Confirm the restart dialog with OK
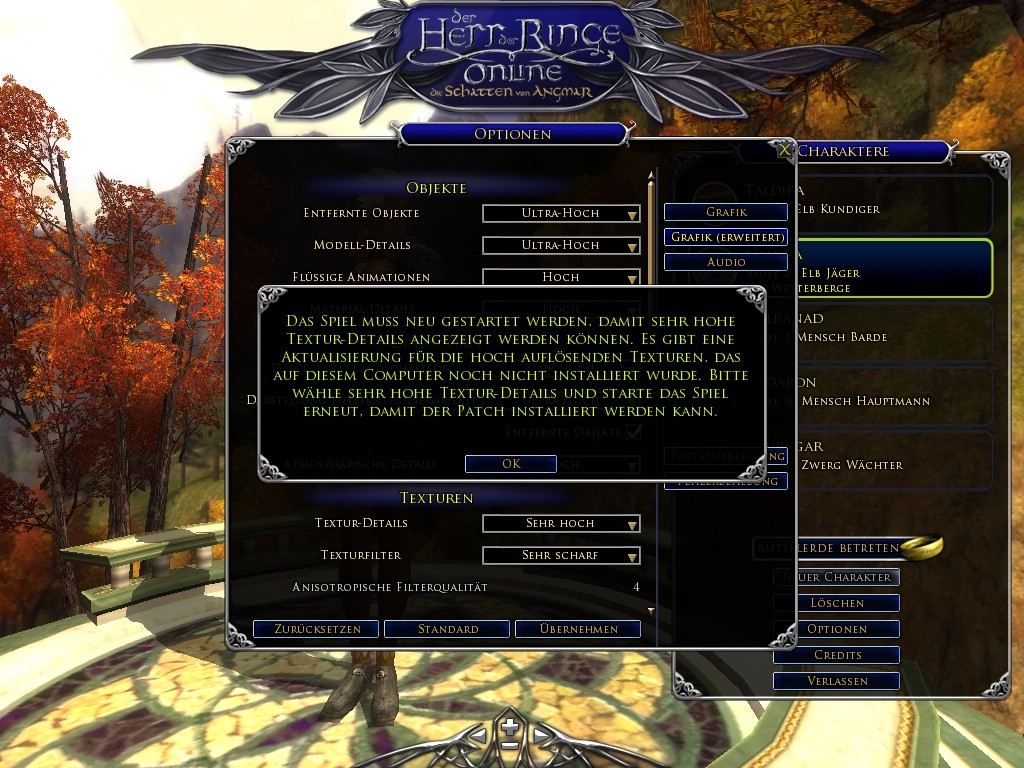The image size is (1024, 768). pos(511,464)
